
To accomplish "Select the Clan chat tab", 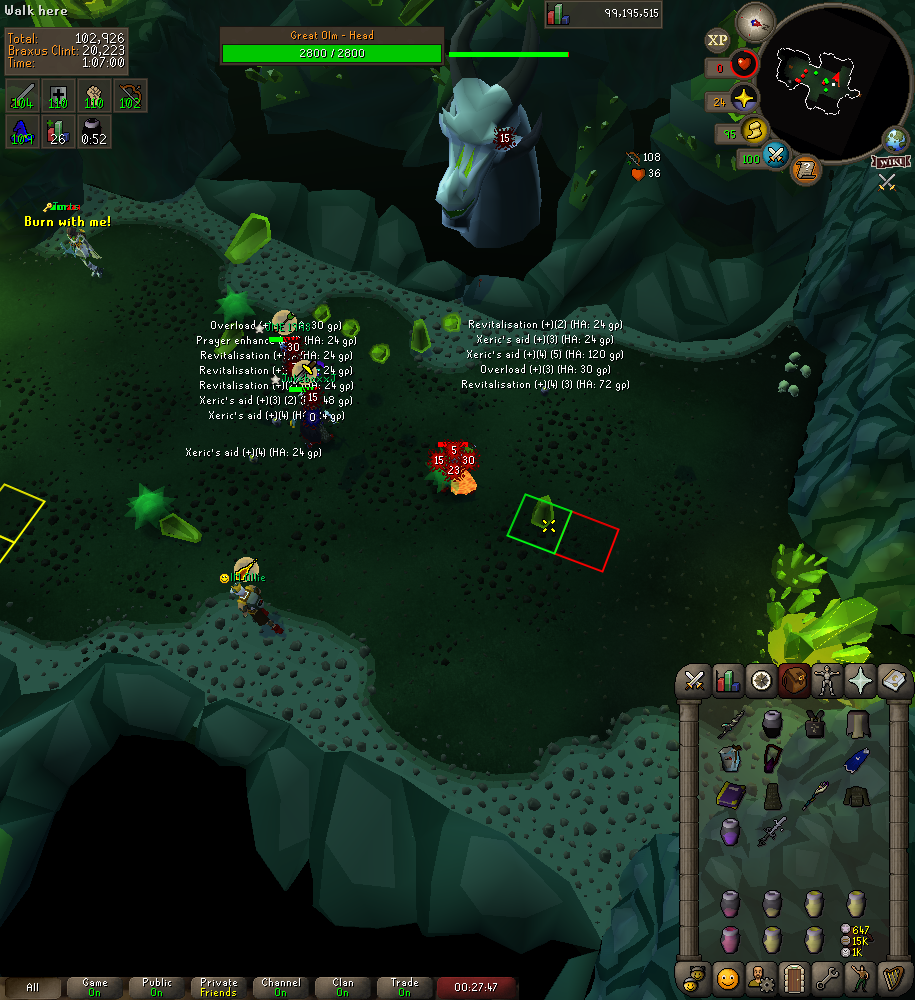I will tap(343, 988).
